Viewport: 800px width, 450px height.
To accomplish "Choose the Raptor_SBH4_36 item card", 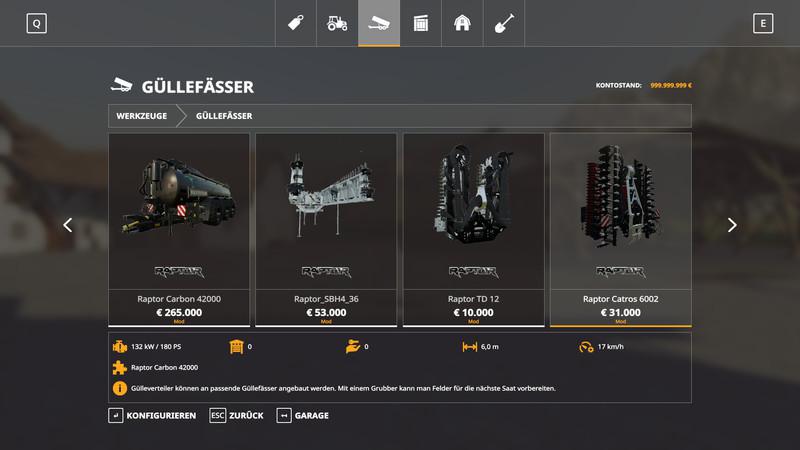I will 326,229.
